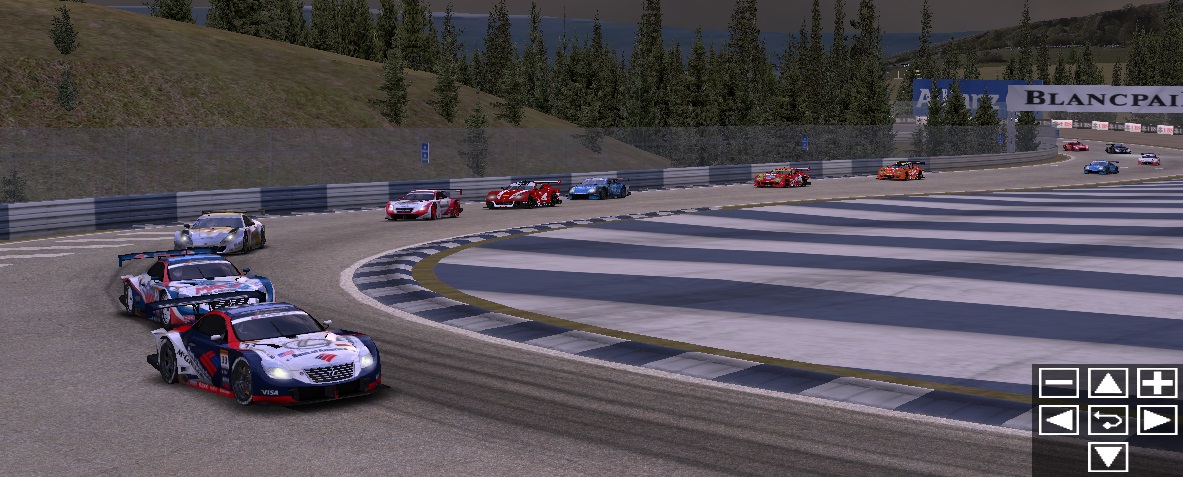Pan camera using the left arrow button
This screenshot has width=1183, height=477.
coord(1058,420)
